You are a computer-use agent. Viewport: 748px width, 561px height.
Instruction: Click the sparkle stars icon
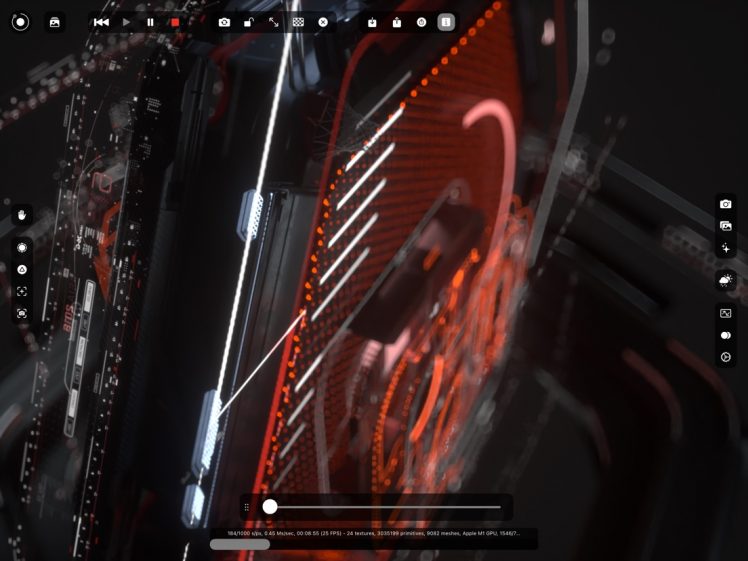pos(726,247)
